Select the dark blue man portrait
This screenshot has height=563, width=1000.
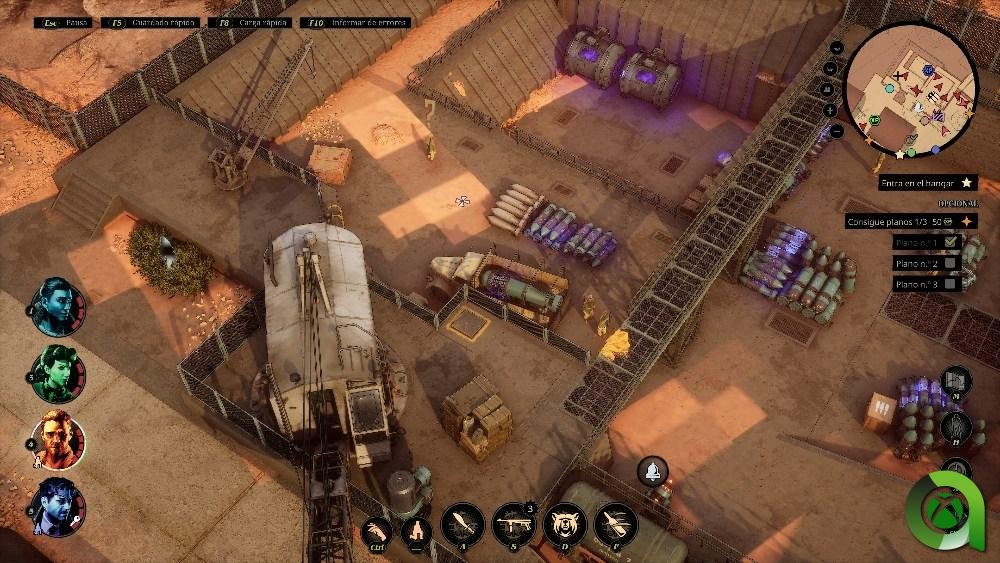(57, 507)
